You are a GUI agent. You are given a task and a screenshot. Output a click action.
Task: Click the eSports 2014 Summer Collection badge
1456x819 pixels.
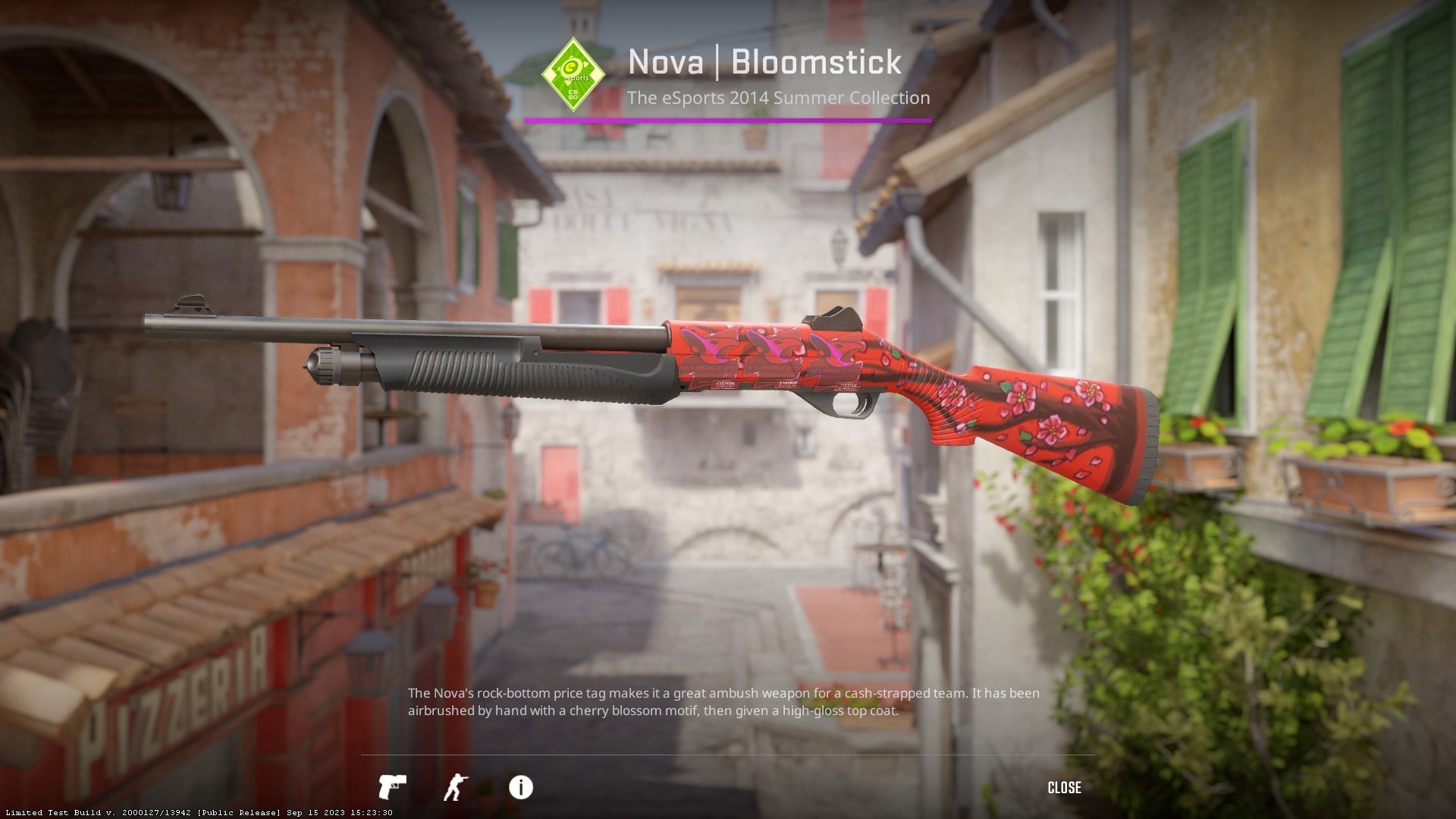coord(573,73)
